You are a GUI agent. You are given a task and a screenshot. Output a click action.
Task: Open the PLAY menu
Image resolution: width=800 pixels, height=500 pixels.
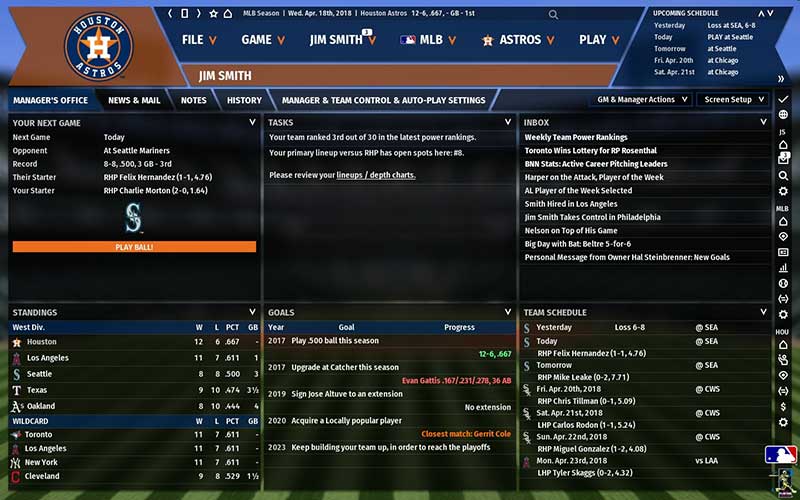600,40
